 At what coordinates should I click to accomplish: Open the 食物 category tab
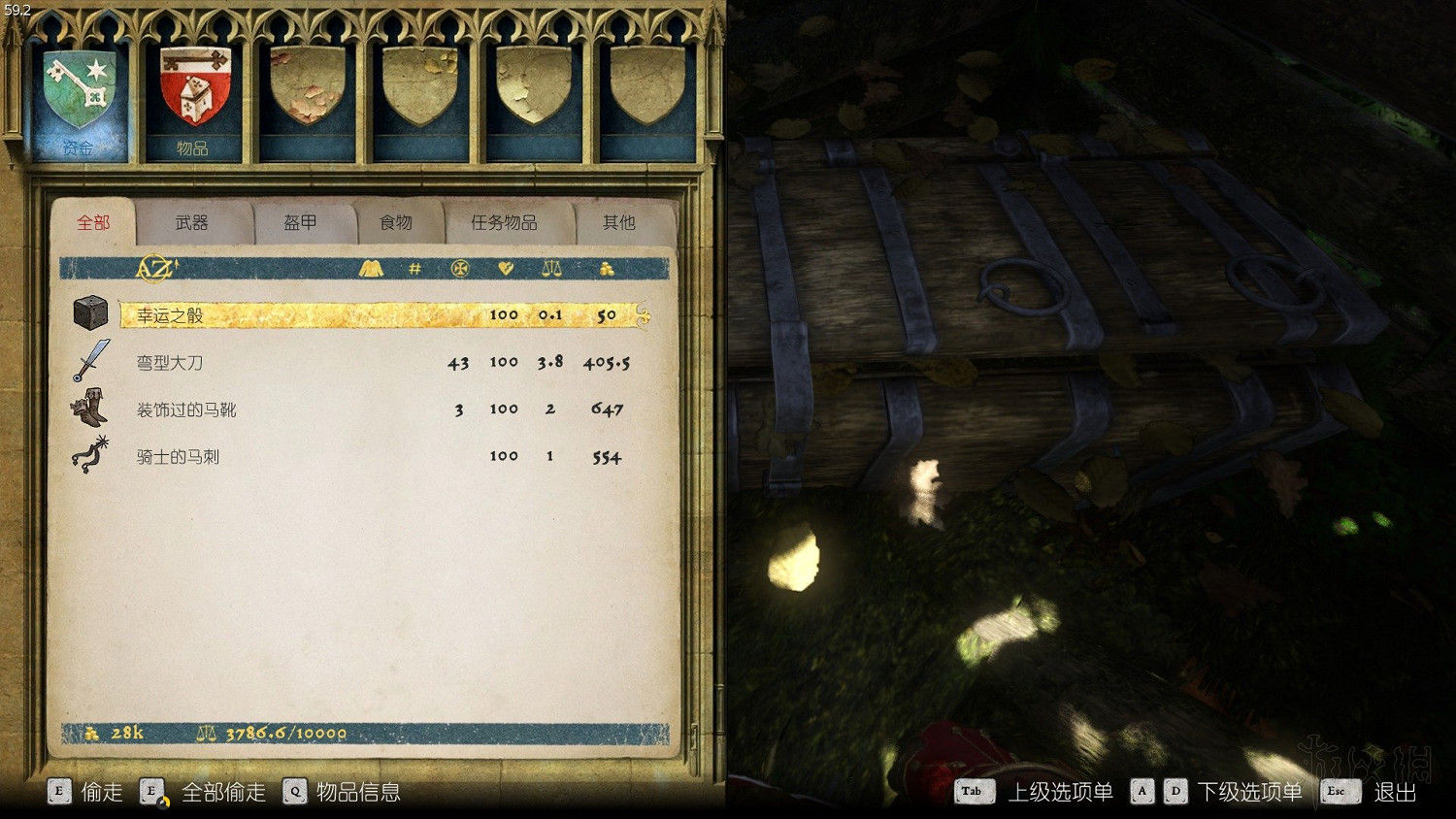[396, 223]
